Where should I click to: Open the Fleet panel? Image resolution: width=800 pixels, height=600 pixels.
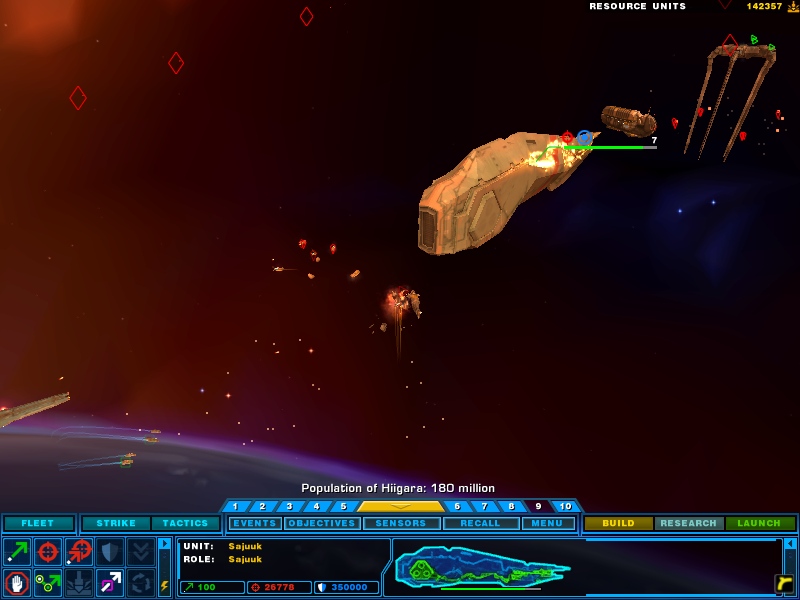tap(39, 523)
